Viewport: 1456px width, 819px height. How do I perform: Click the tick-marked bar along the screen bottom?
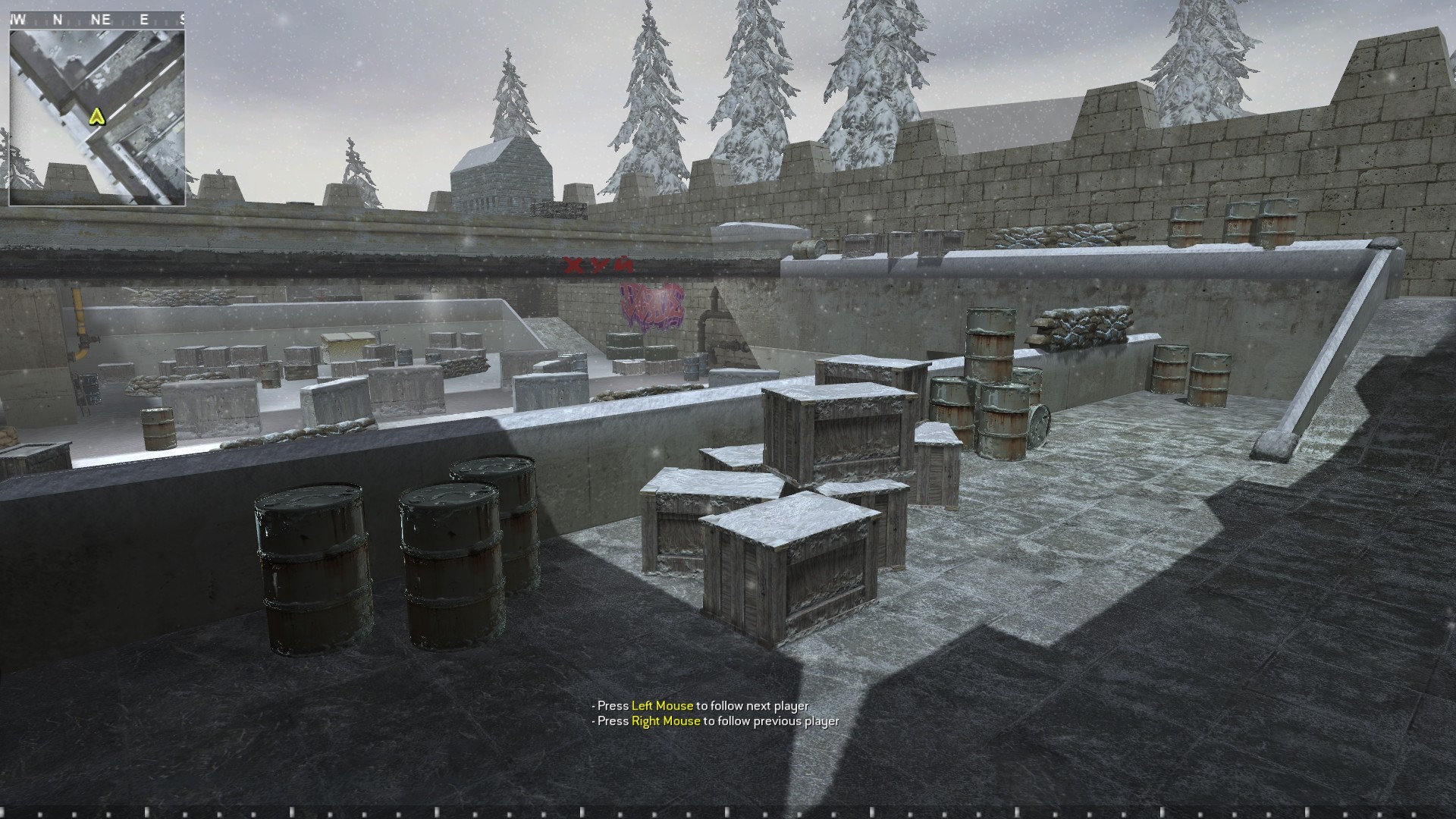click(x=728, y=813)
